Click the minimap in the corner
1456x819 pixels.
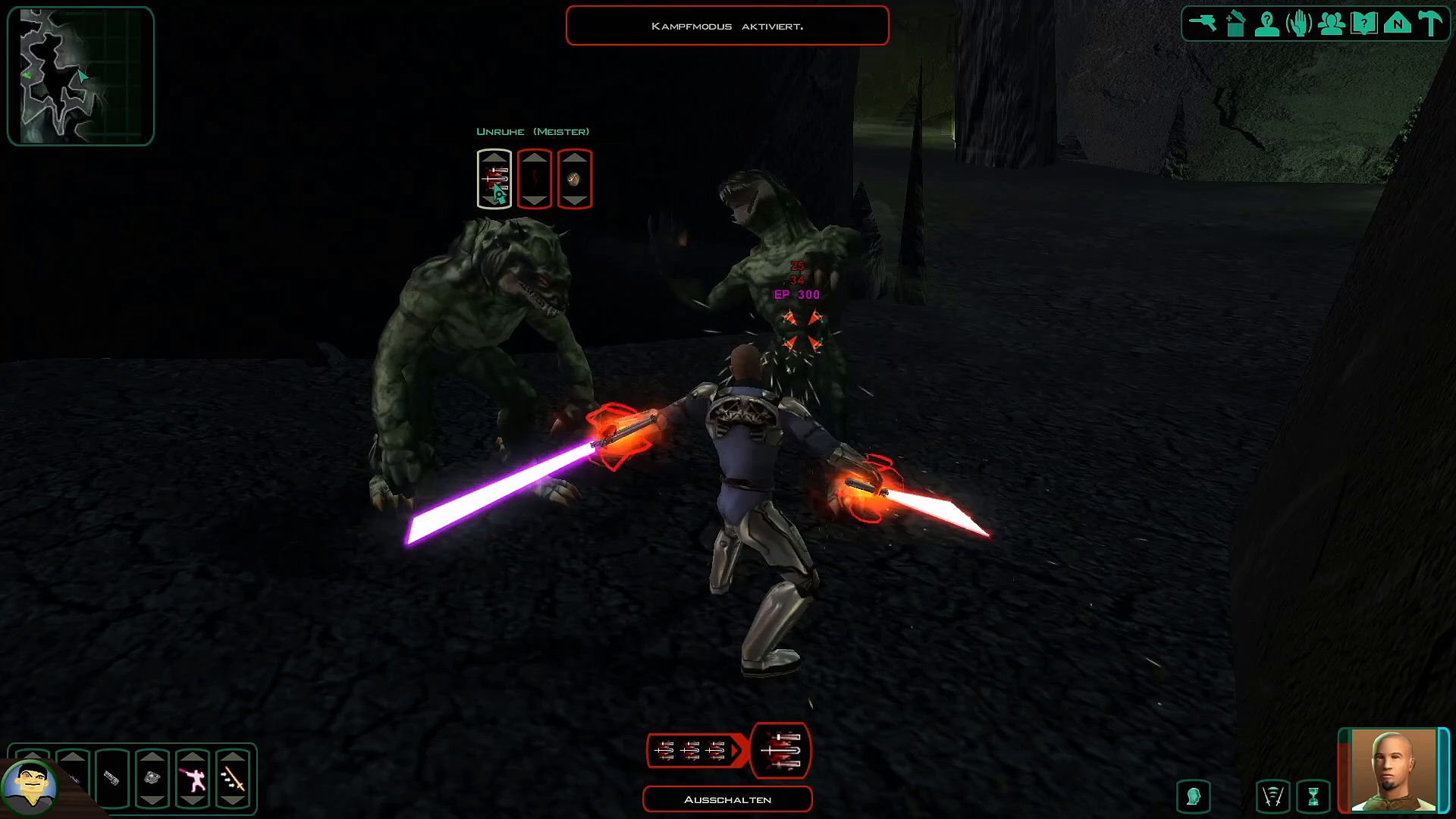80,76
